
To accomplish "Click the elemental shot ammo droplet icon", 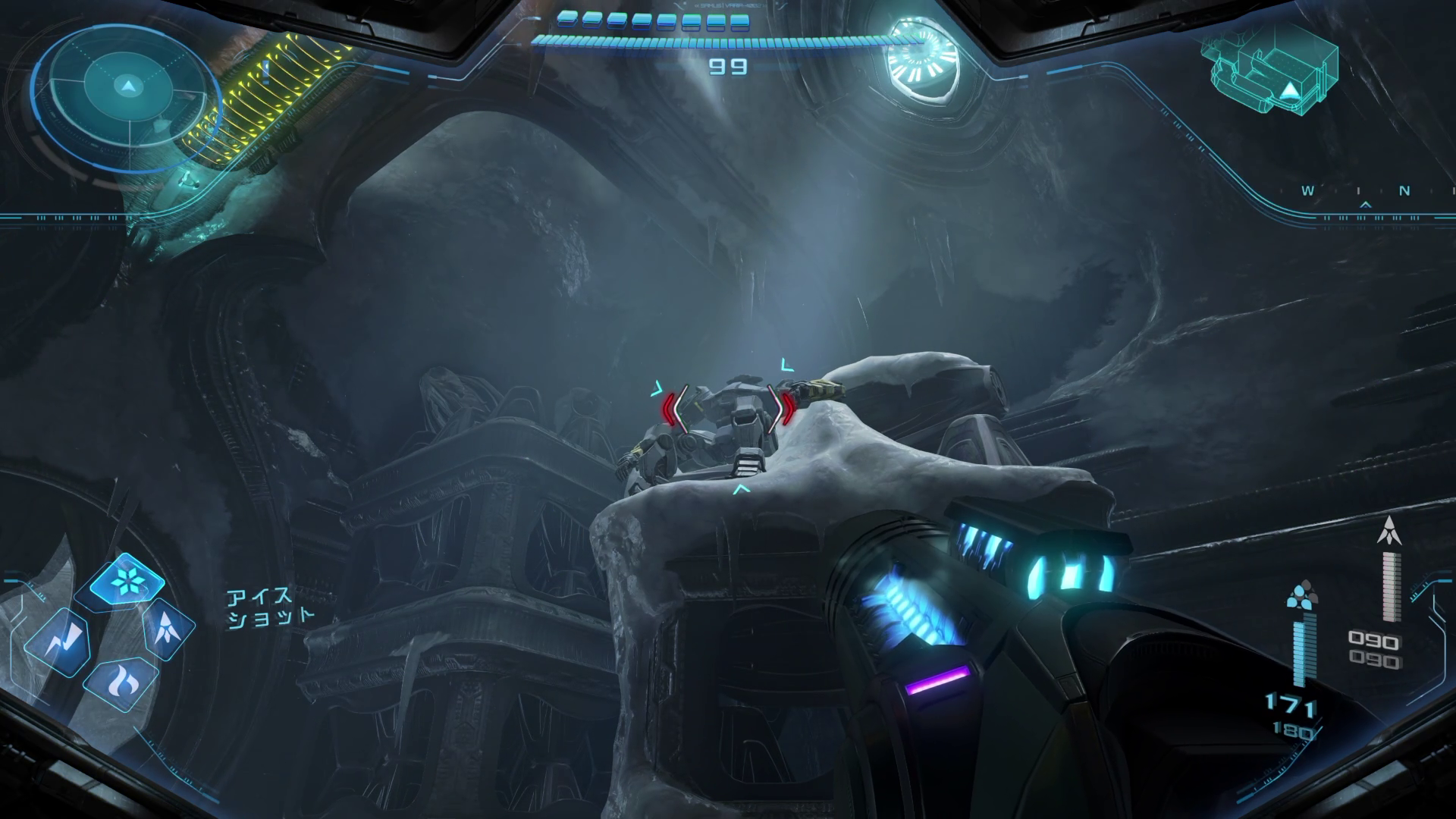I will point(1302,594).
